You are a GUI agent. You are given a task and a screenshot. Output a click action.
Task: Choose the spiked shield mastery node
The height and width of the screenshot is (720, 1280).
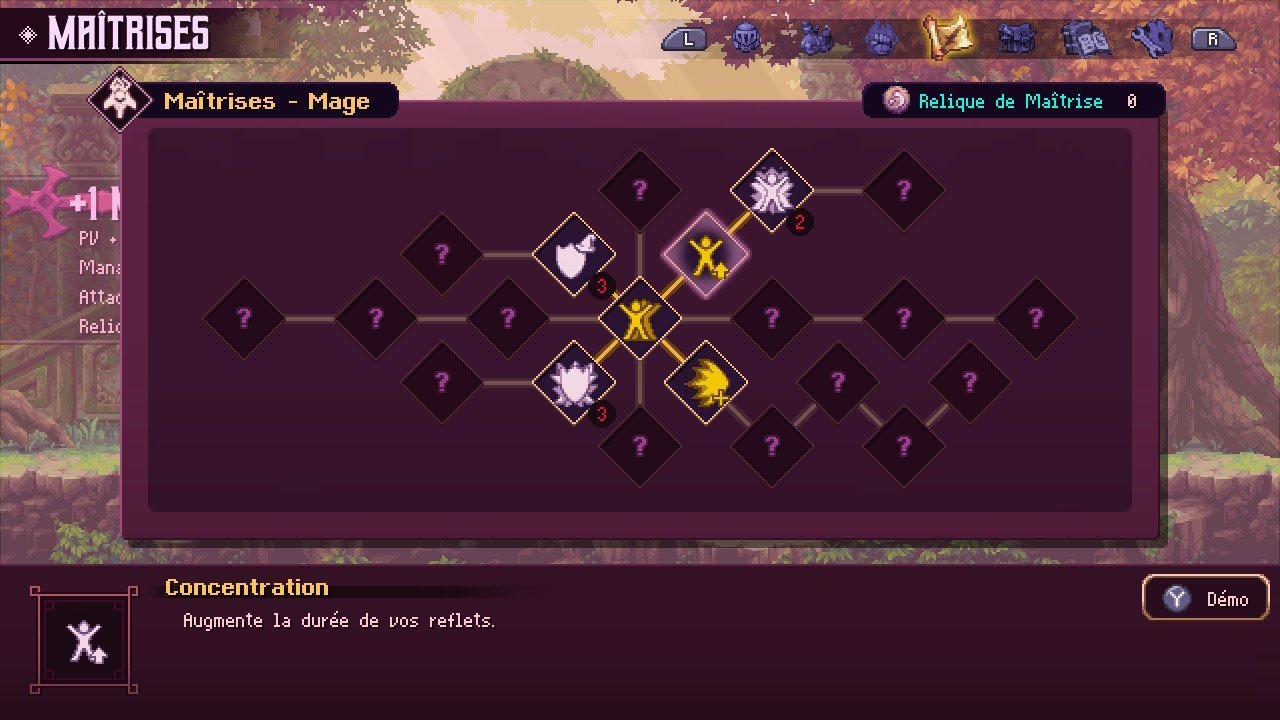tap(573, 383)
